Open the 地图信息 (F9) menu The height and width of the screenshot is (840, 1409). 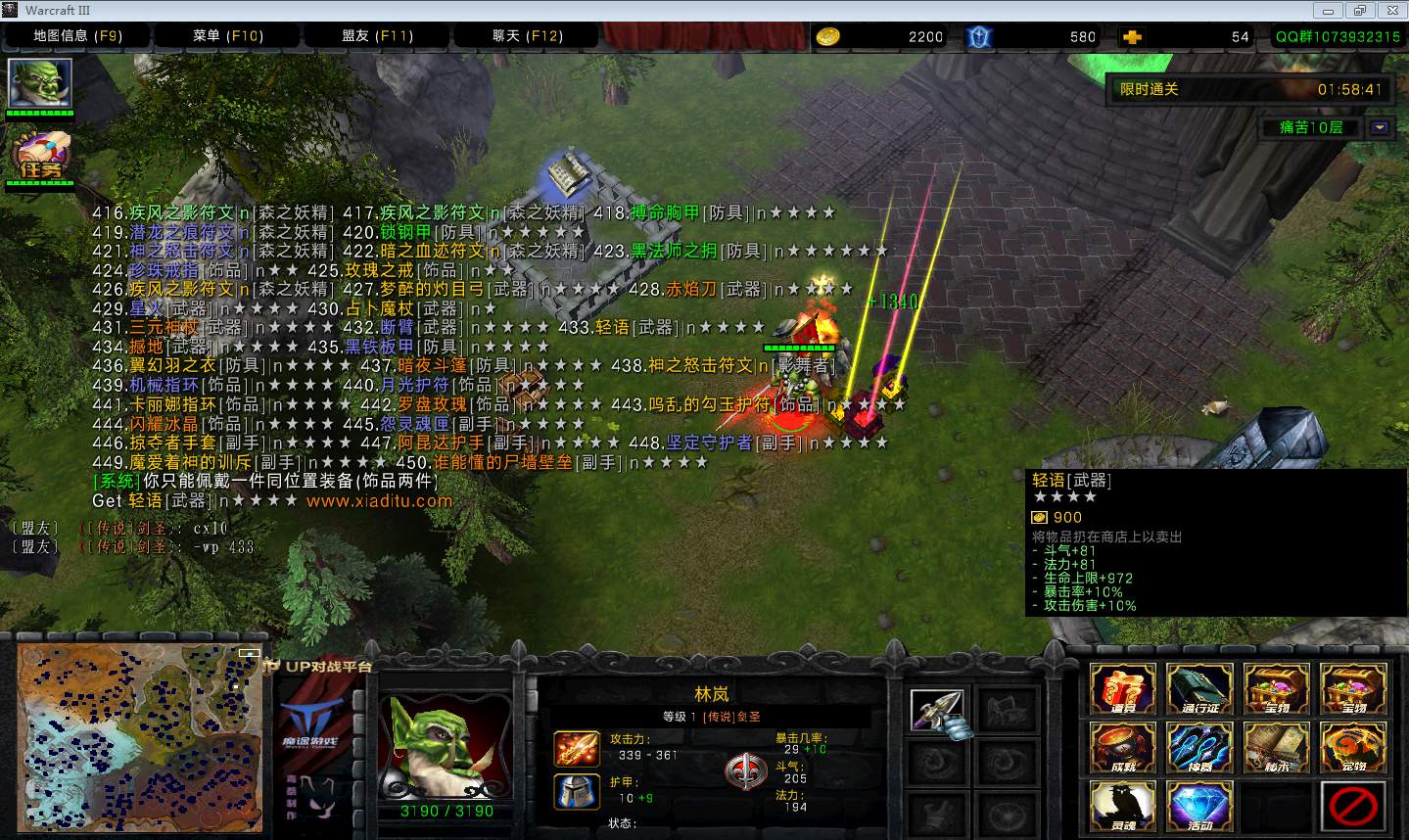click(x=77, y=36)
